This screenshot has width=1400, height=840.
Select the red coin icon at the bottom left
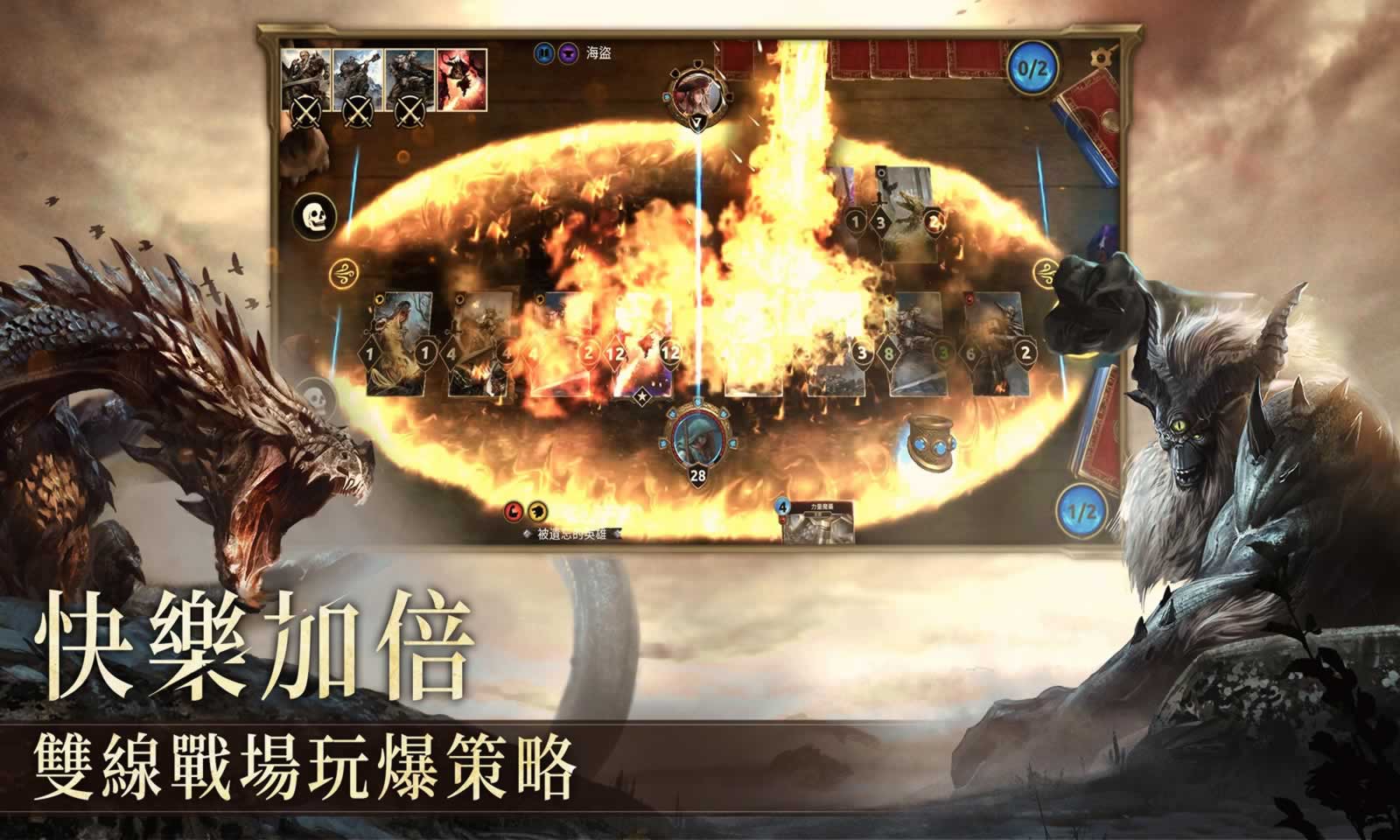(x=515, y=512)
